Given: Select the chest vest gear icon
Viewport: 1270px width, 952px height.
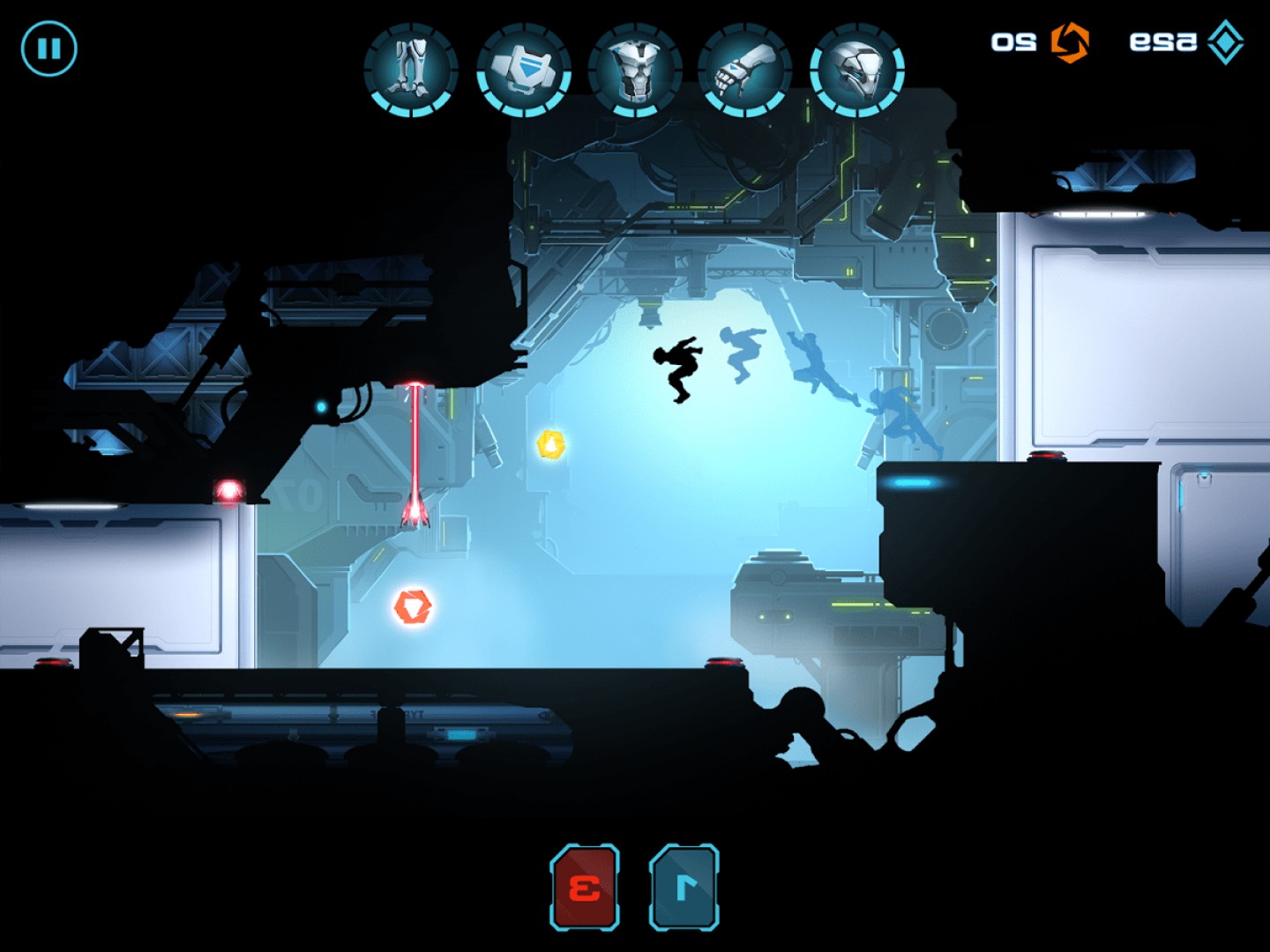Looking at the screenshot, I should pyautogui.click(x=523, y=71).
